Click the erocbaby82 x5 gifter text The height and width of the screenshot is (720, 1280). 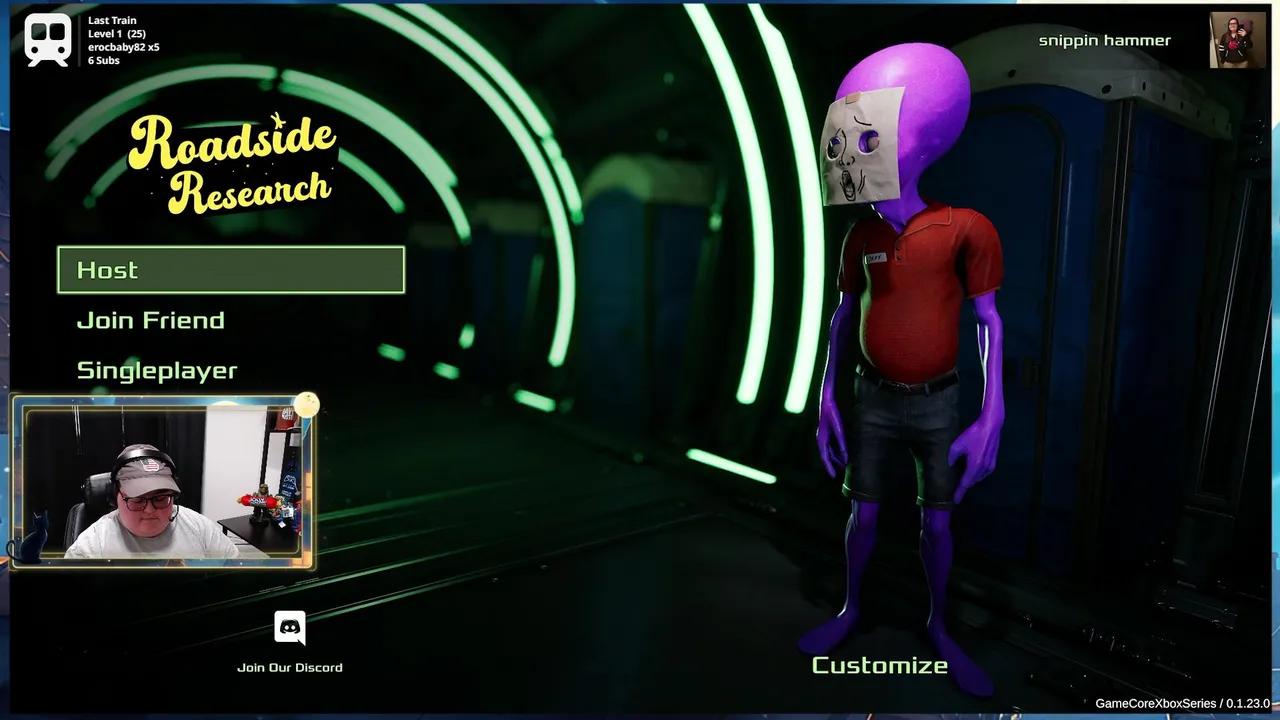(x=122, y=45)
